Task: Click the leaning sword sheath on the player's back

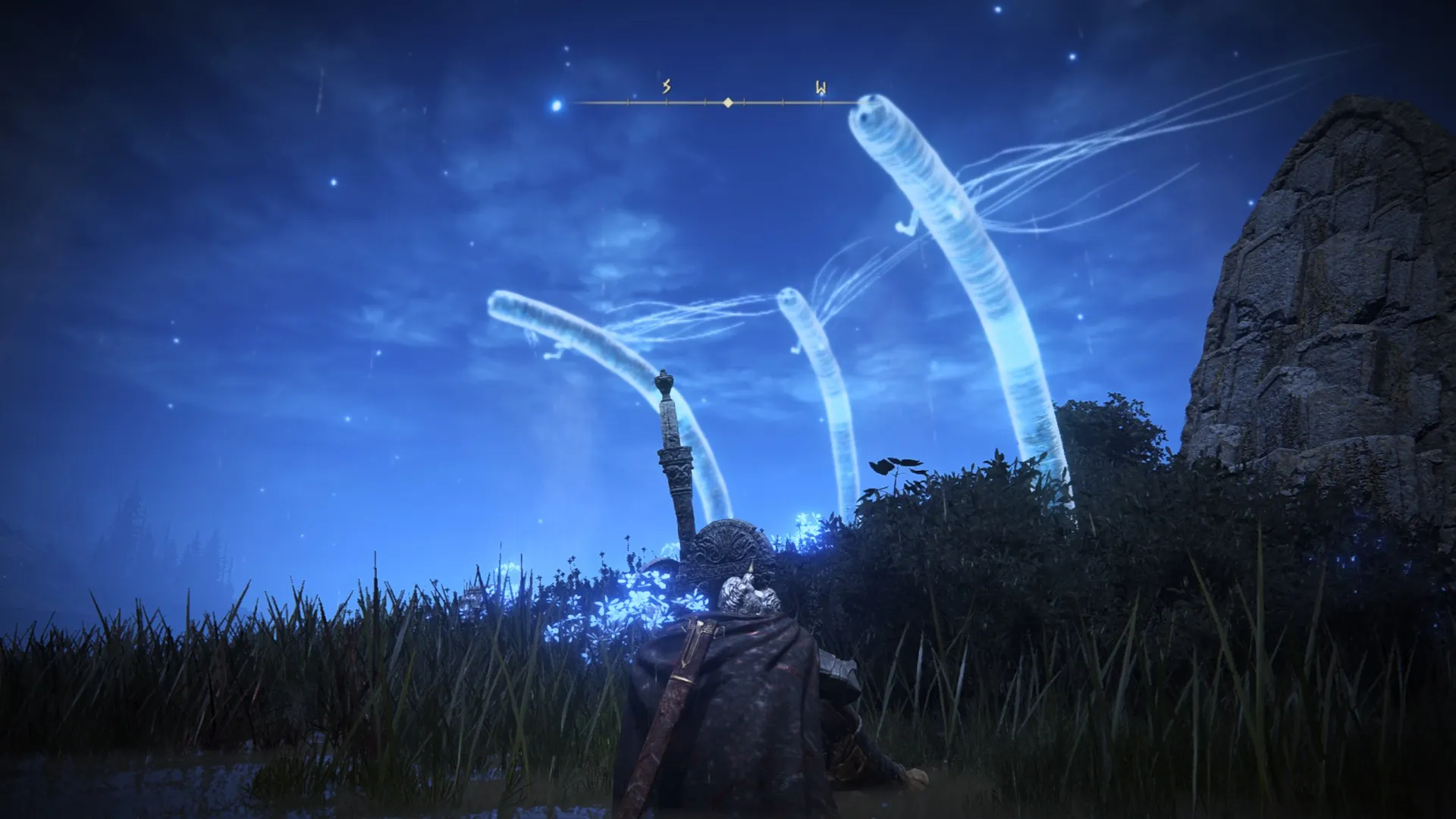Action: [x=675, y=698]
